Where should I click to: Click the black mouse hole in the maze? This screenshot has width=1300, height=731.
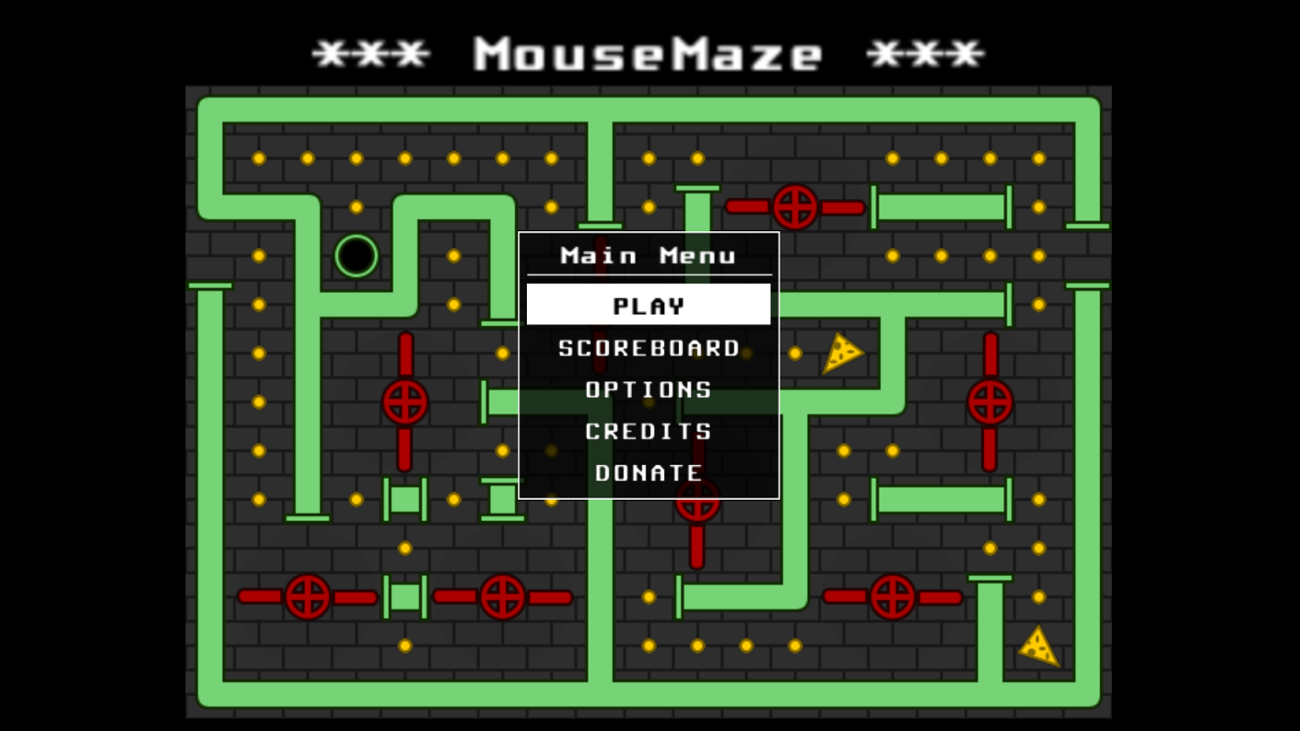355,255
